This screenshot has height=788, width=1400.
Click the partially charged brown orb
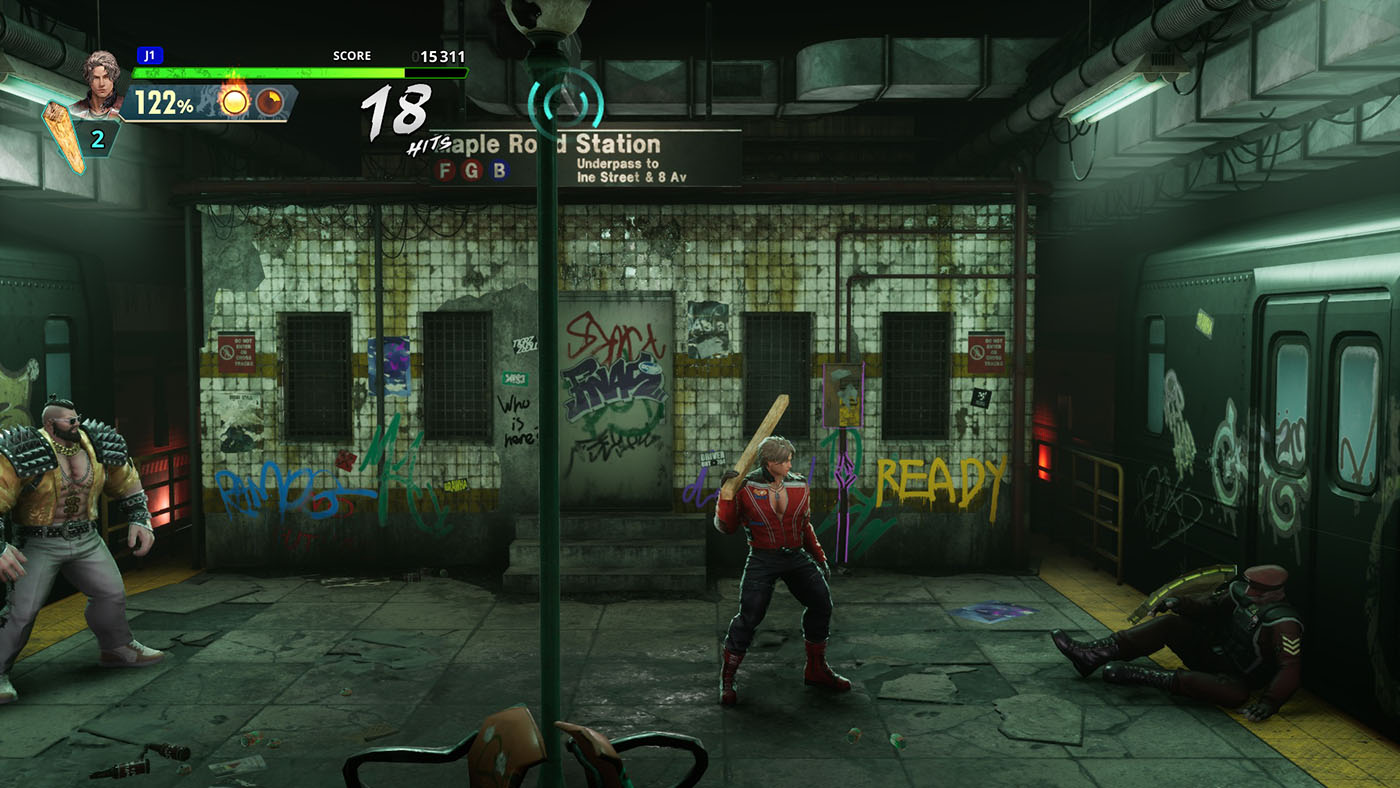pos(269,101)
